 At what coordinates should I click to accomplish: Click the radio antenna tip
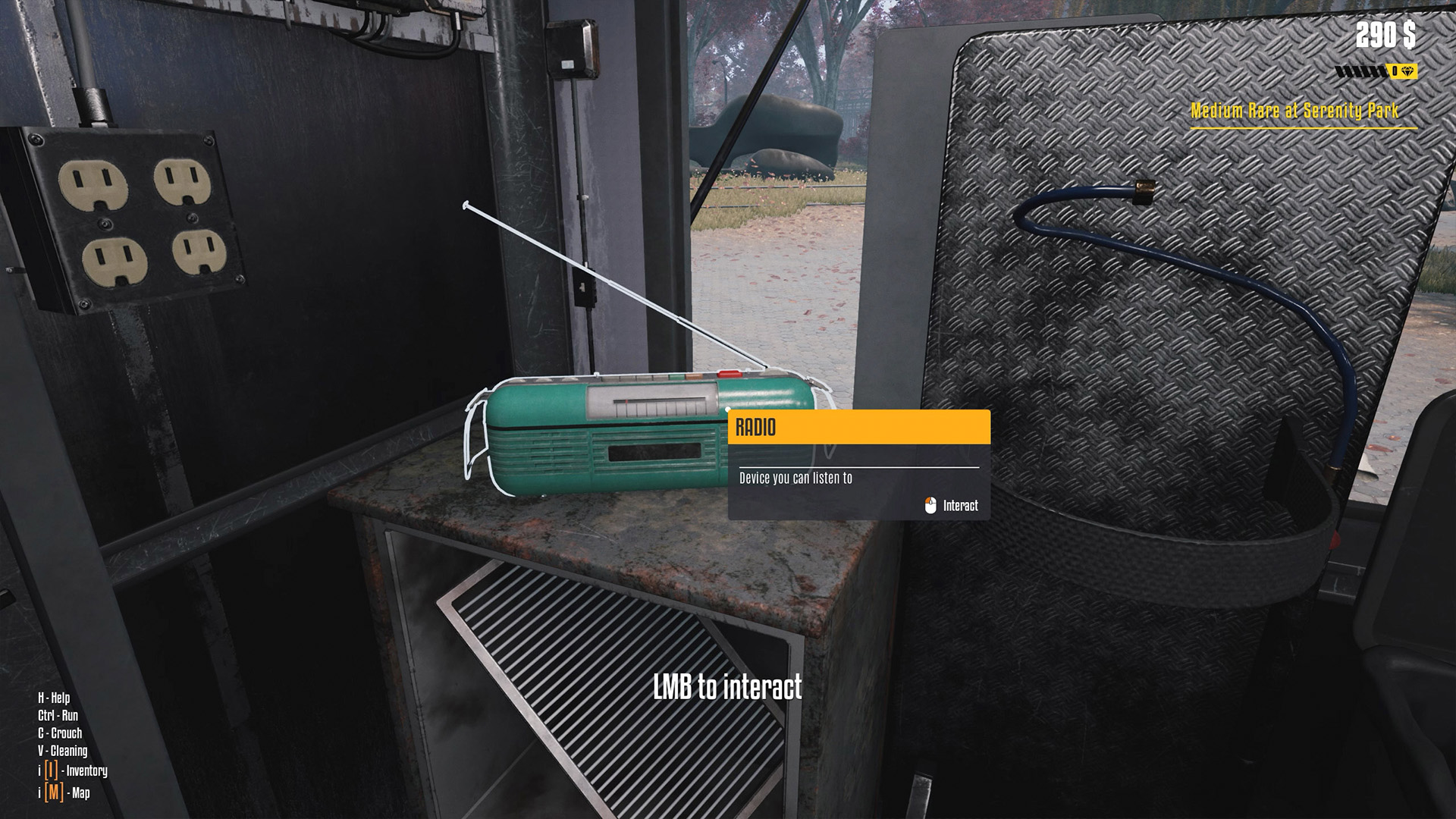click(466, 203)
